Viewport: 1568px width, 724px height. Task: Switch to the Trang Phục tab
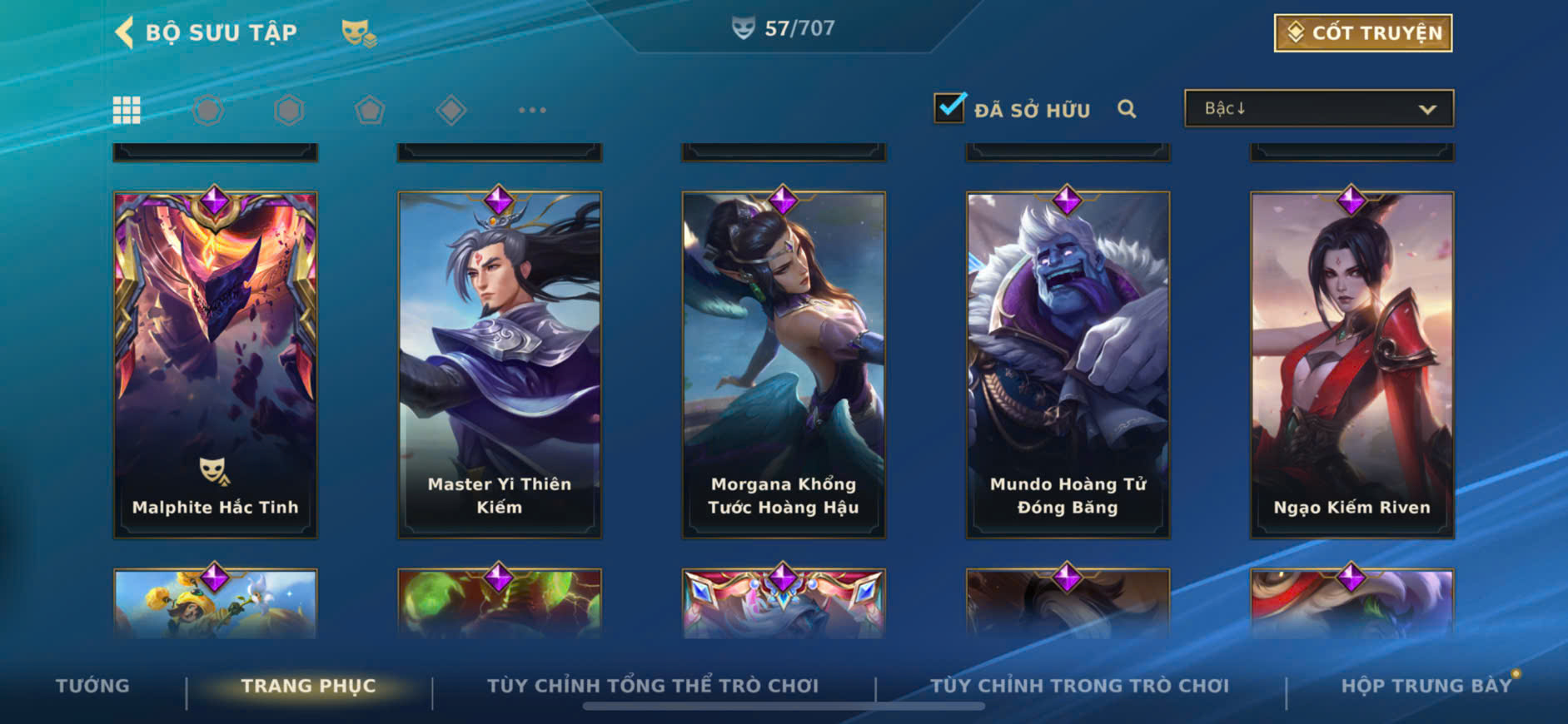(308, 686)
